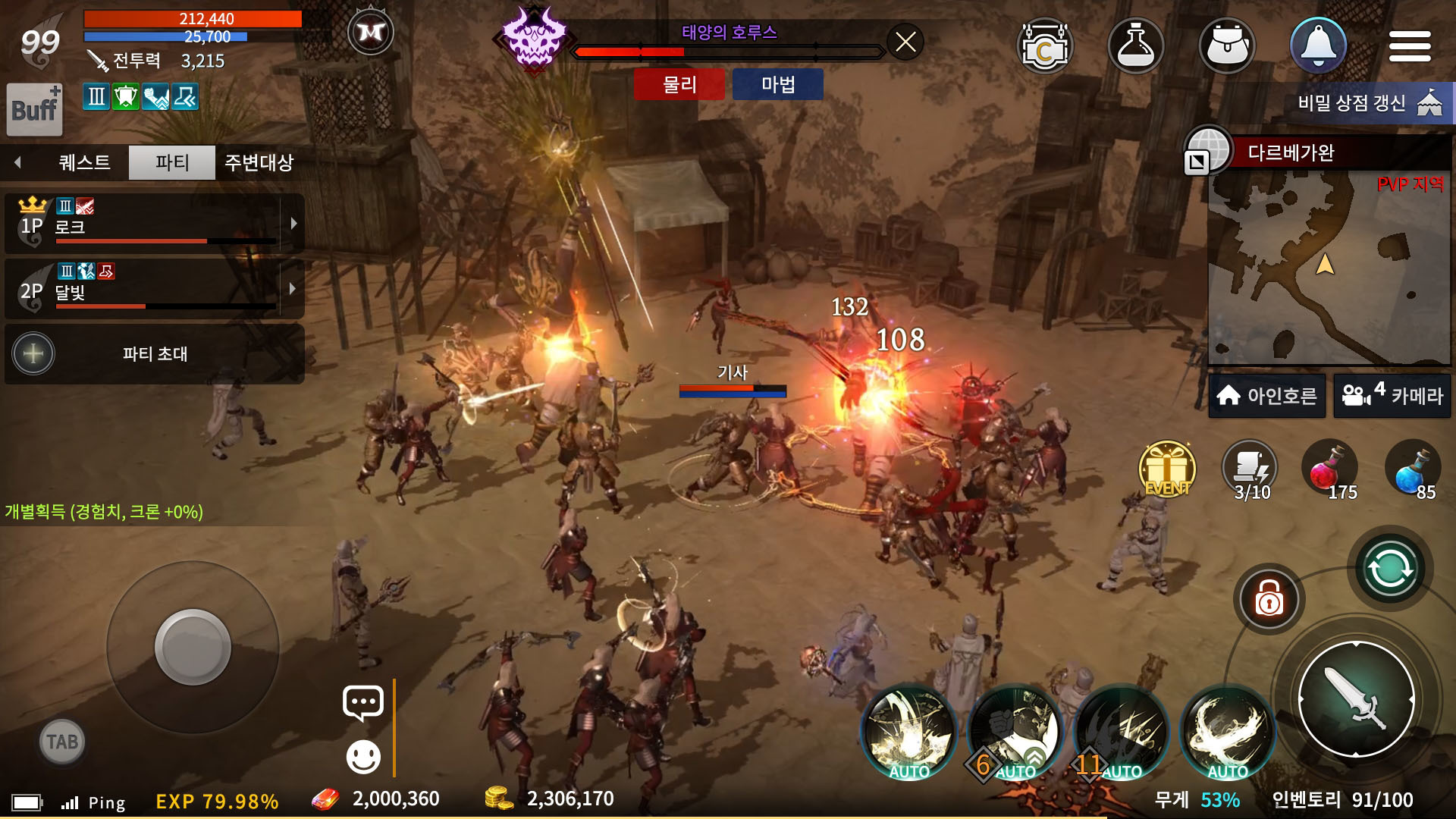Select the 마법 damage button
The height and width of the screenshot is (819, 1456).
click(x=777, y=84)
